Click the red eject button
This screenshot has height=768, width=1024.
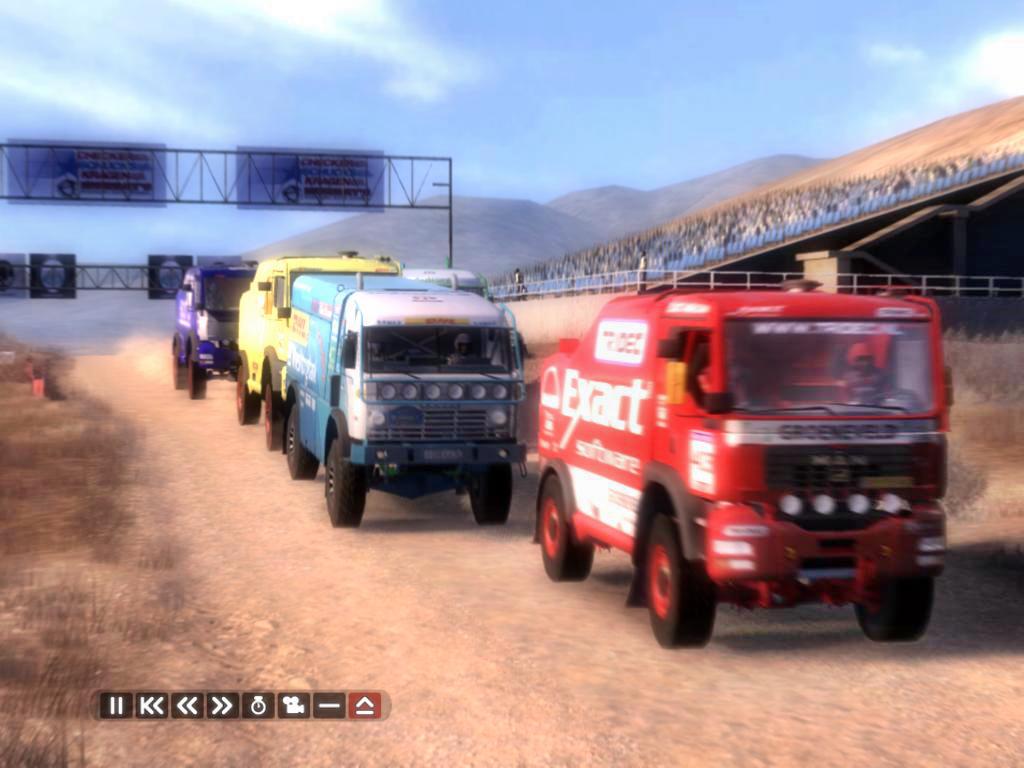pos(365,705)
